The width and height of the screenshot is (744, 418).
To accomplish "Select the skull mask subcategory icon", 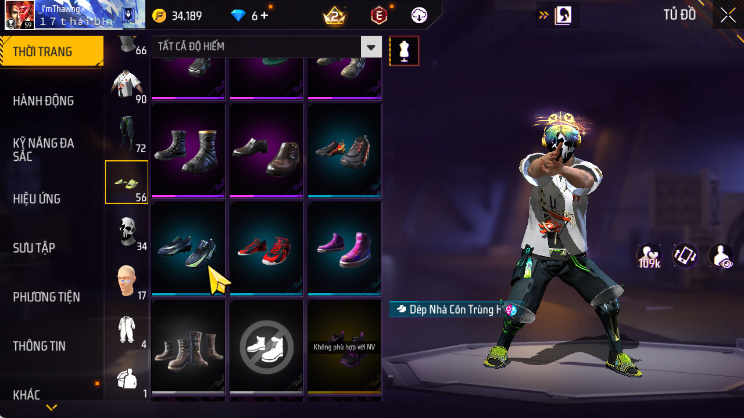I will tap(126, 231).
